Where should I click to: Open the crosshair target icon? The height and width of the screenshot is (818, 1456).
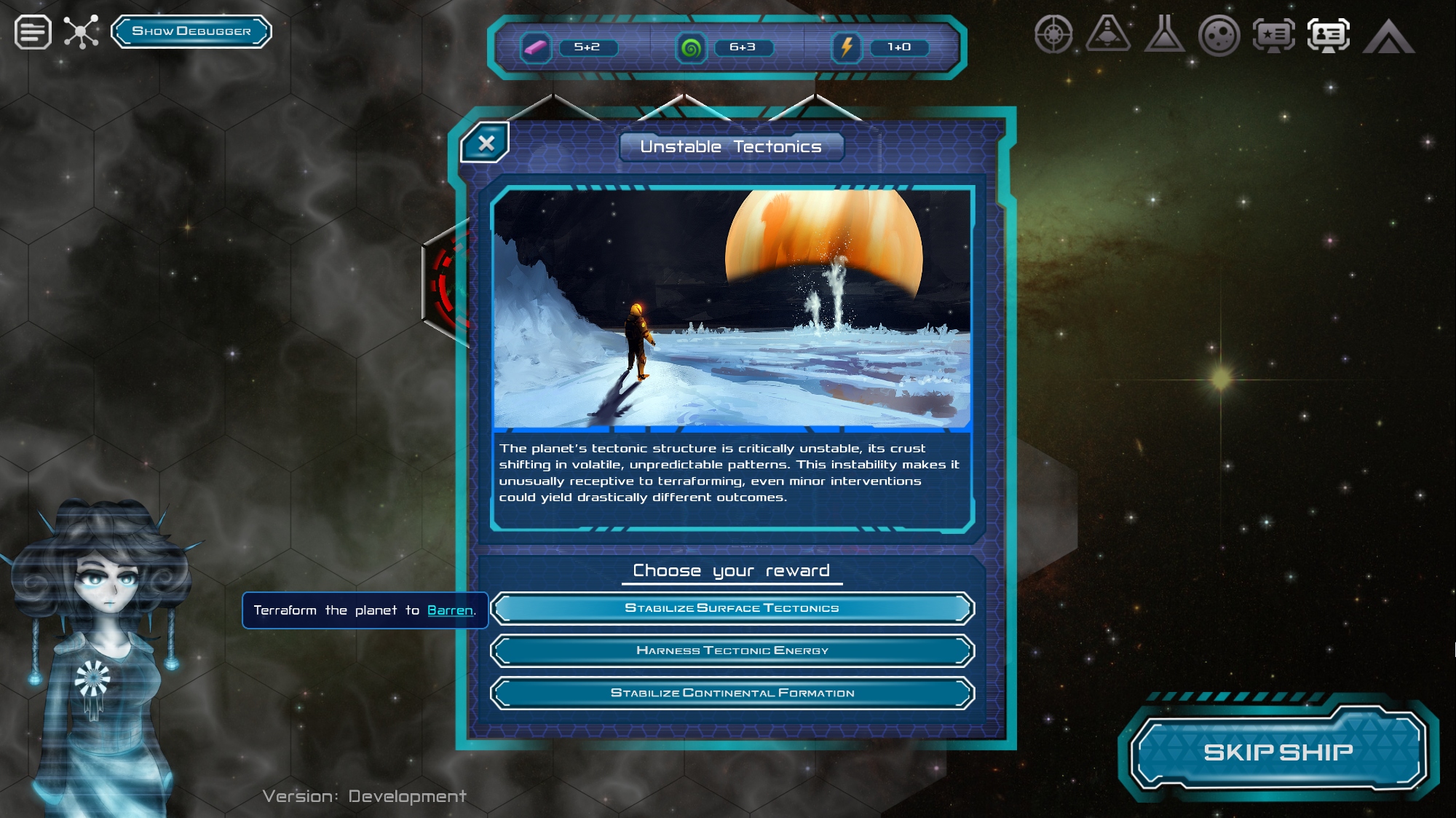point(1053,34)
